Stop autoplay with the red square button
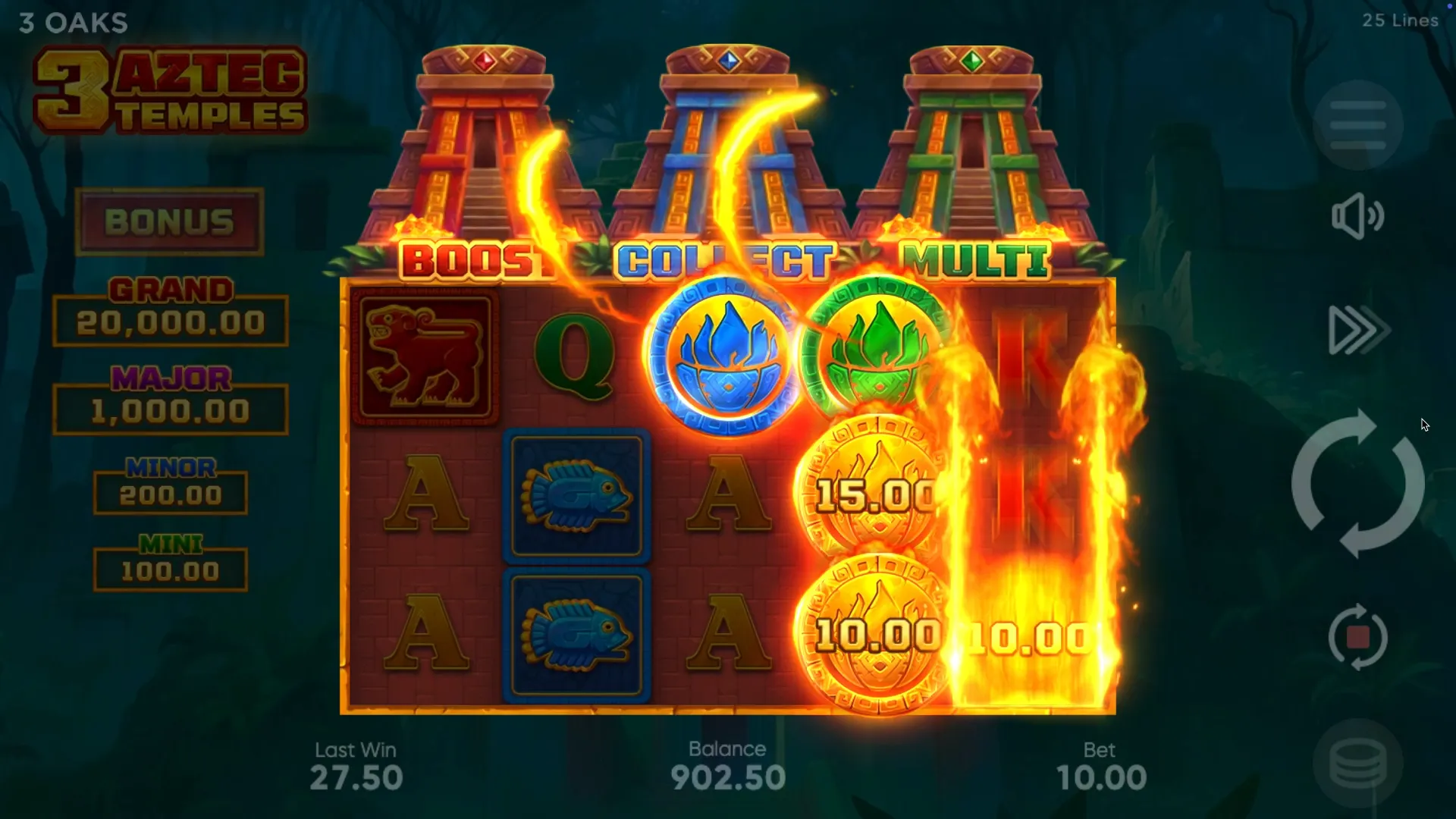This screenshot has width=1456, height=819. (x=1357, y=637)
